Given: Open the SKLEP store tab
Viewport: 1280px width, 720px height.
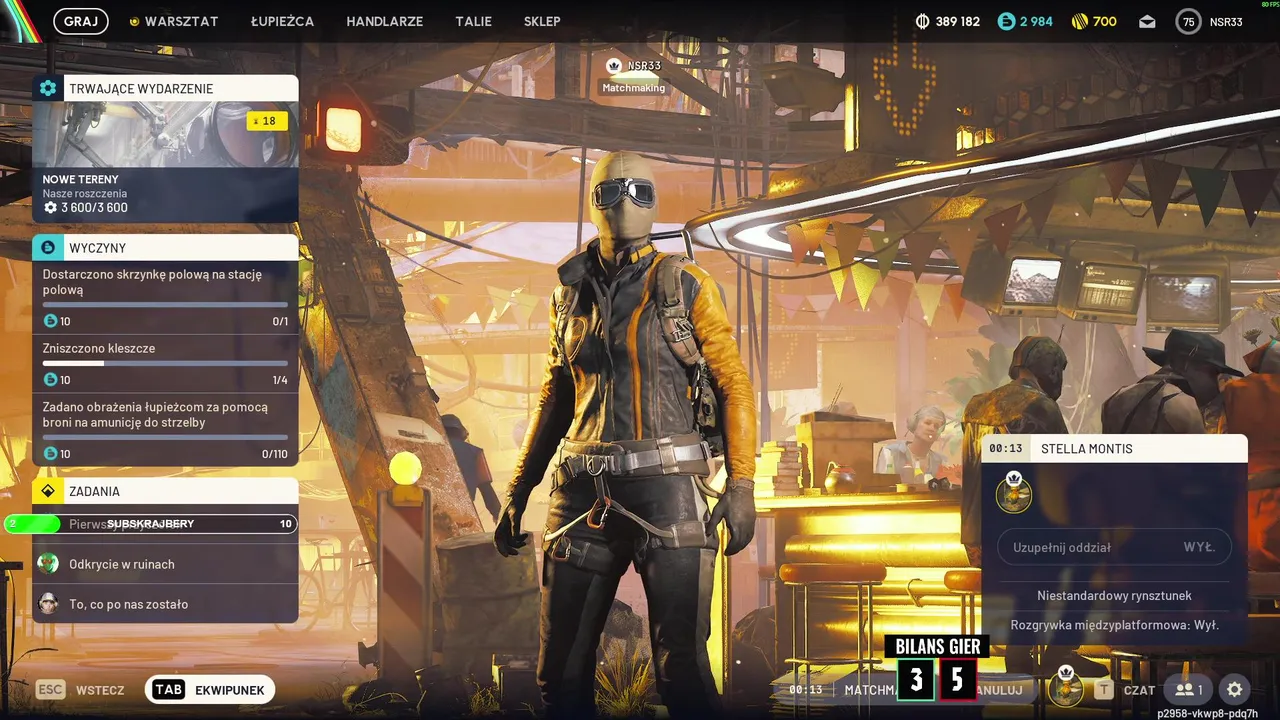Looking at the screenshot, I should coord(542,21).
